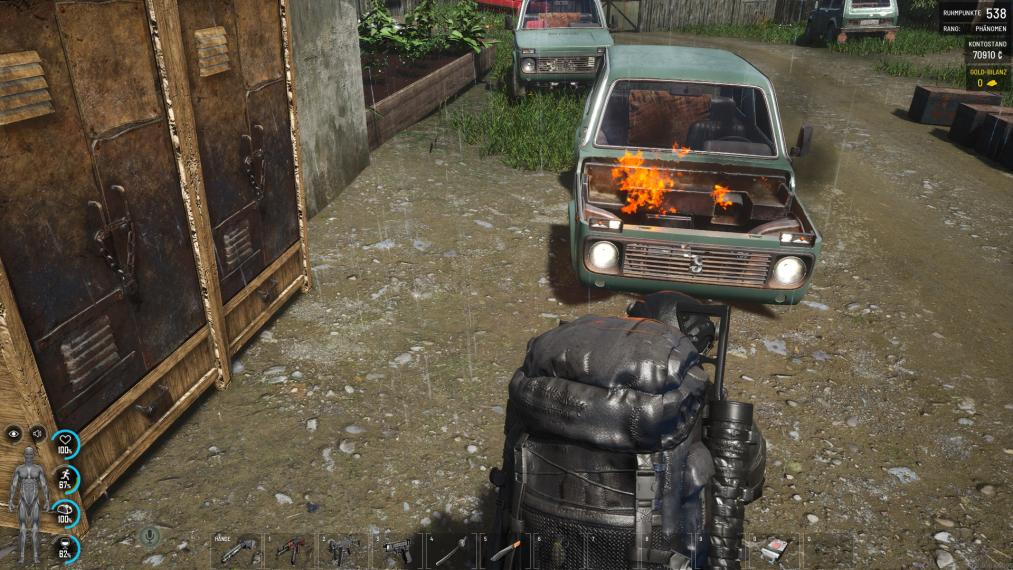Select the melee bar in slot 4
The height and width of the screenshot is (570, 1013).
tap(451, 550)
